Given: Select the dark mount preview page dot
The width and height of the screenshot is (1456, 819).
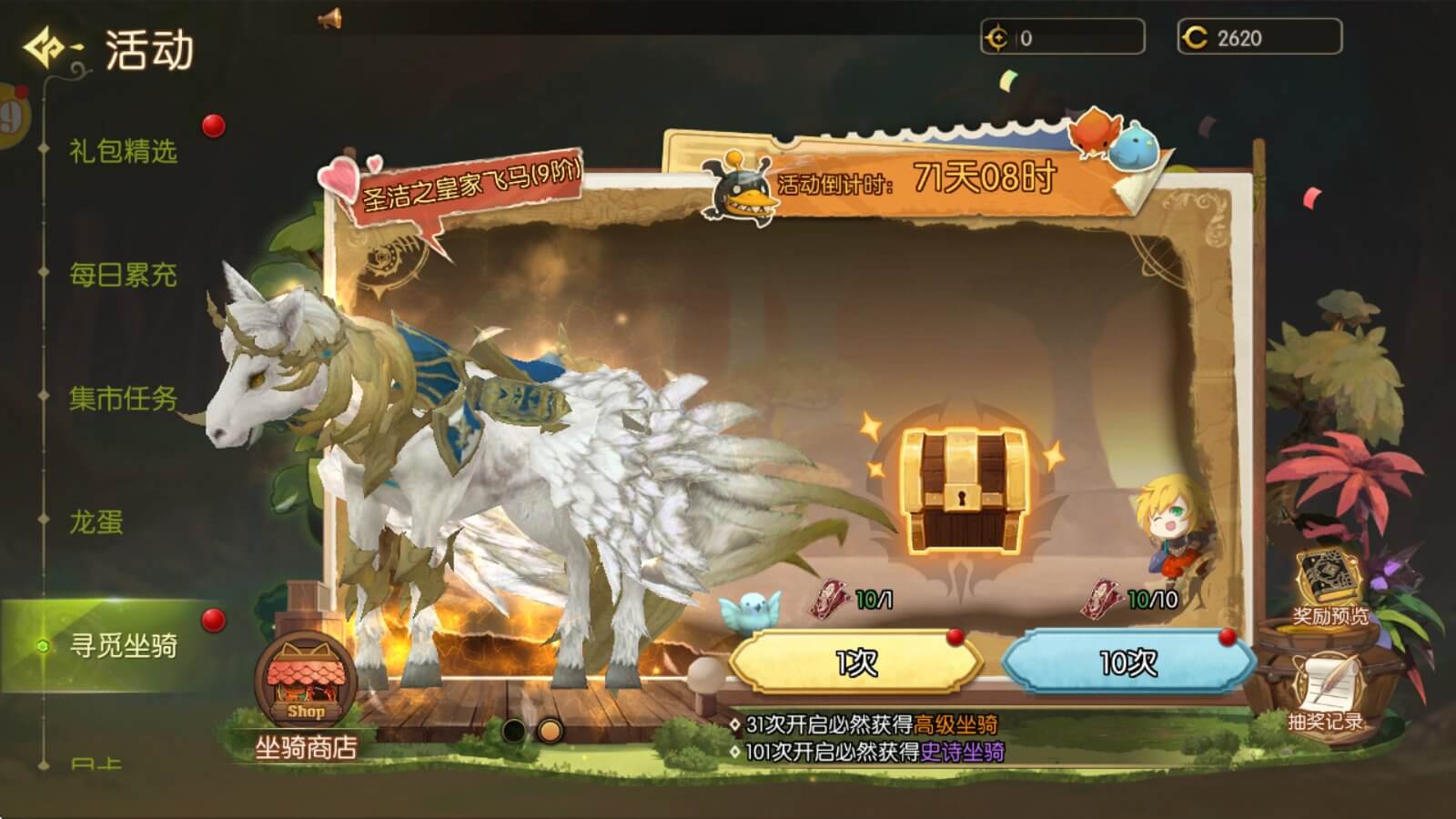Looking at the screenshot, I should point(514,731).
